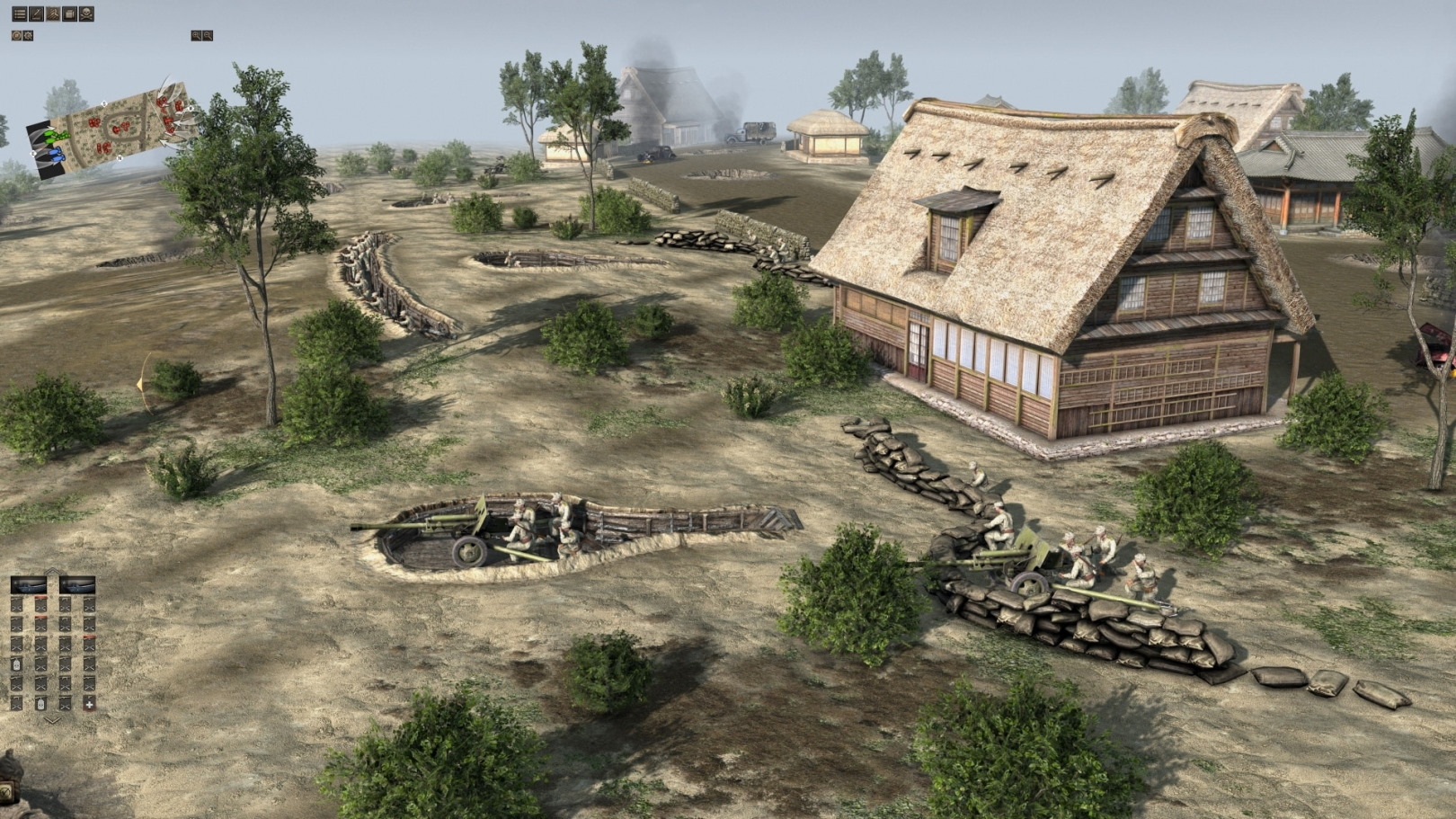Click the pencil icon button

coord(36,14)
